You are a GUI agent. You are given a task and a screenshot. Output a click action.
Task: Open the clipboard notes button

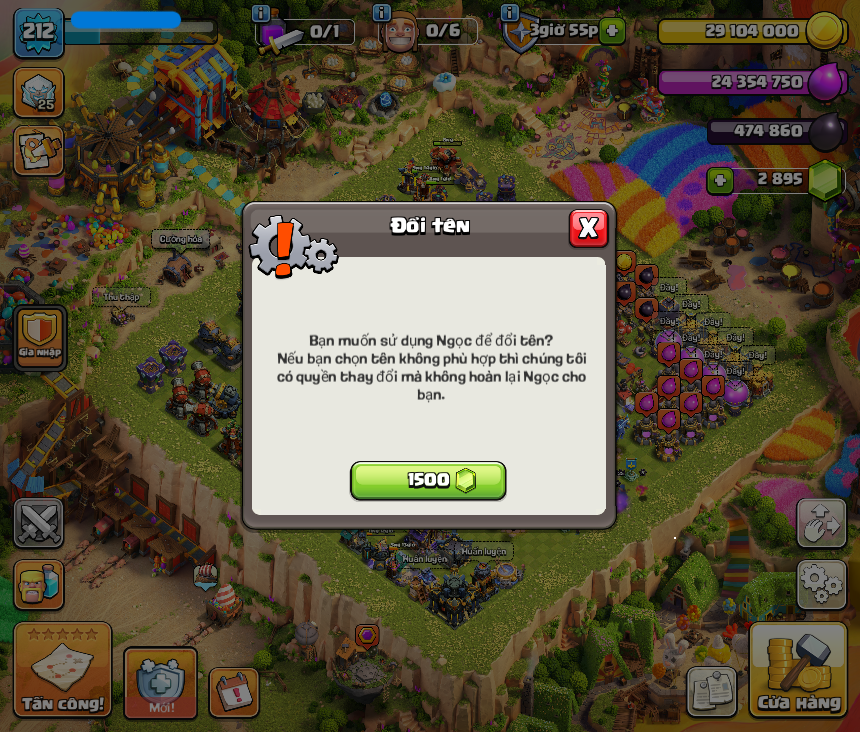coord(712,691)
